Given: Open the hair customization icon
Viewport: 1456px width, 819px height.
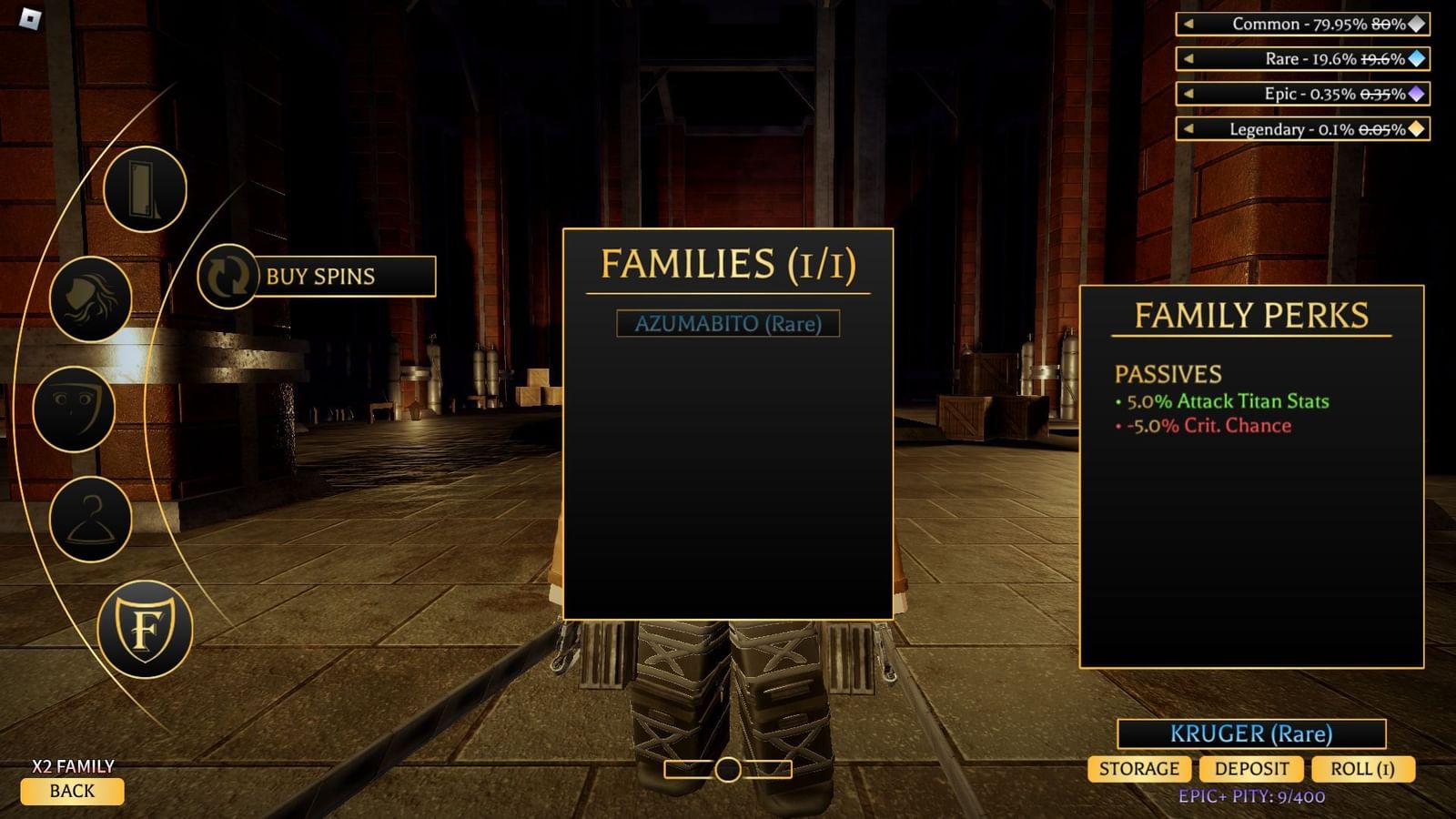Looking at the screenshot, I should 88,300.
